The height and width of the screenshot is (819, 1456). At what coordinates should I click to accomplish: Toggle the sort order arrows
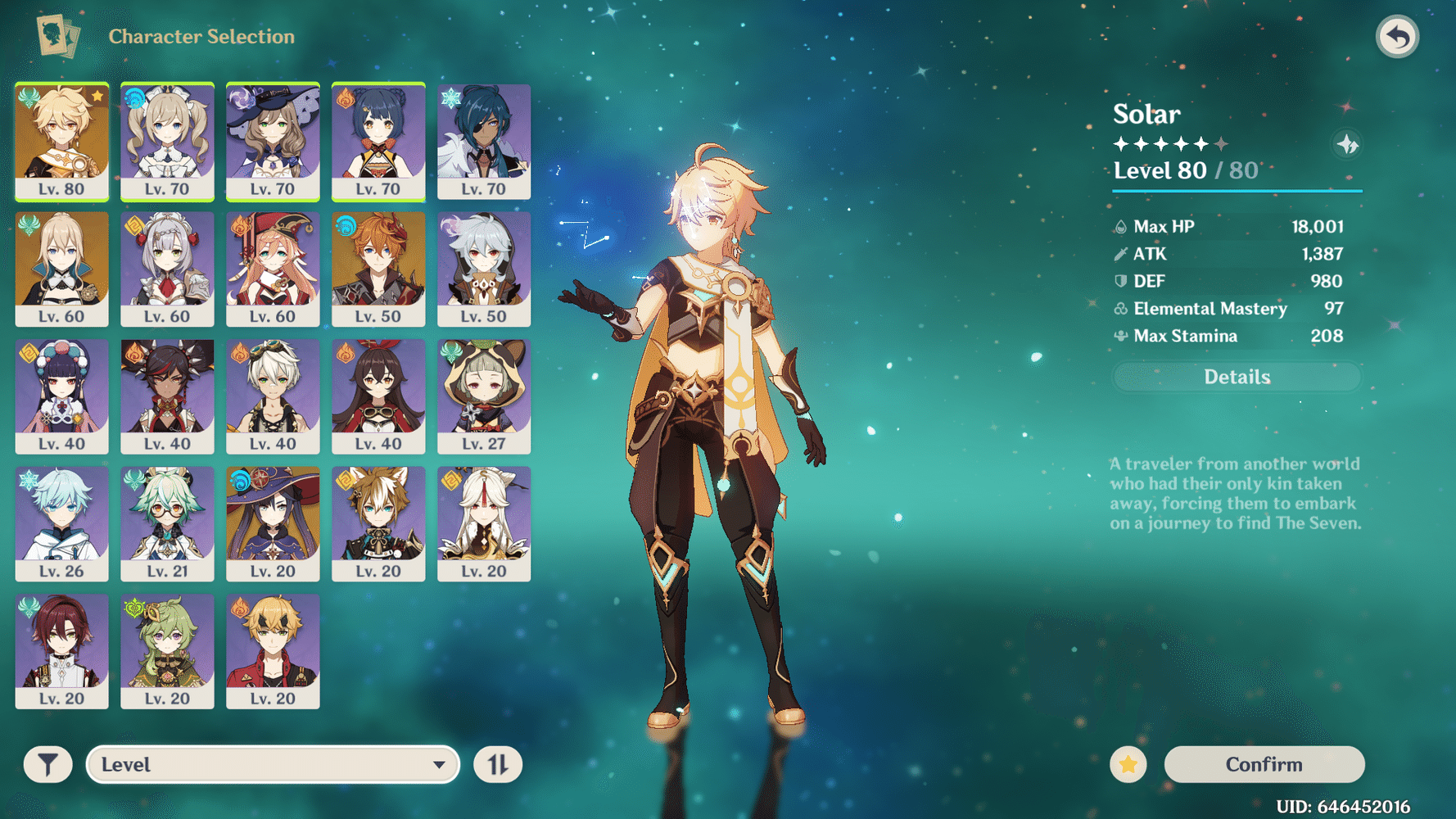(x=498, y=764)
